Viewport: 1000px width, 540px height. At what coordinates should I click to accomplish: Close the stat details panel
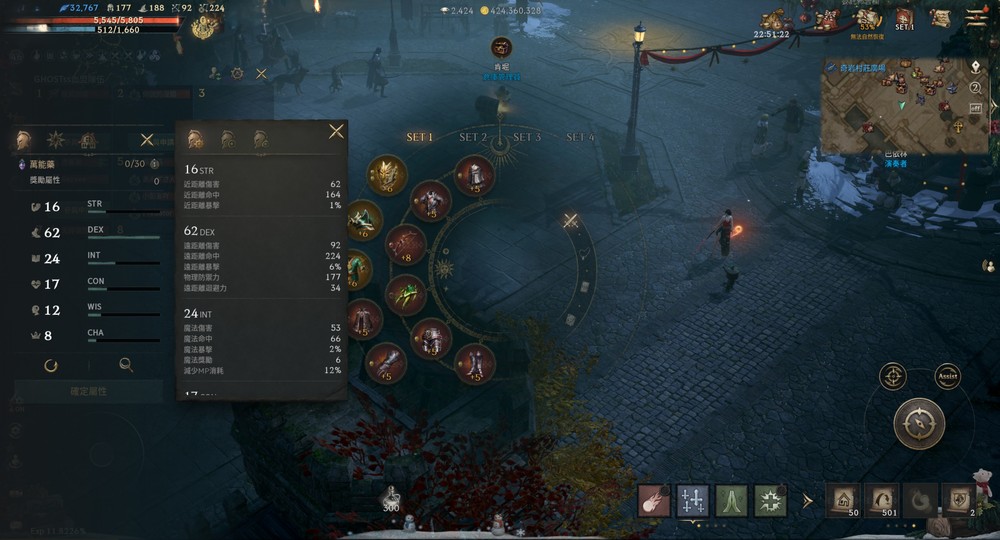click(x=336, y=131)
